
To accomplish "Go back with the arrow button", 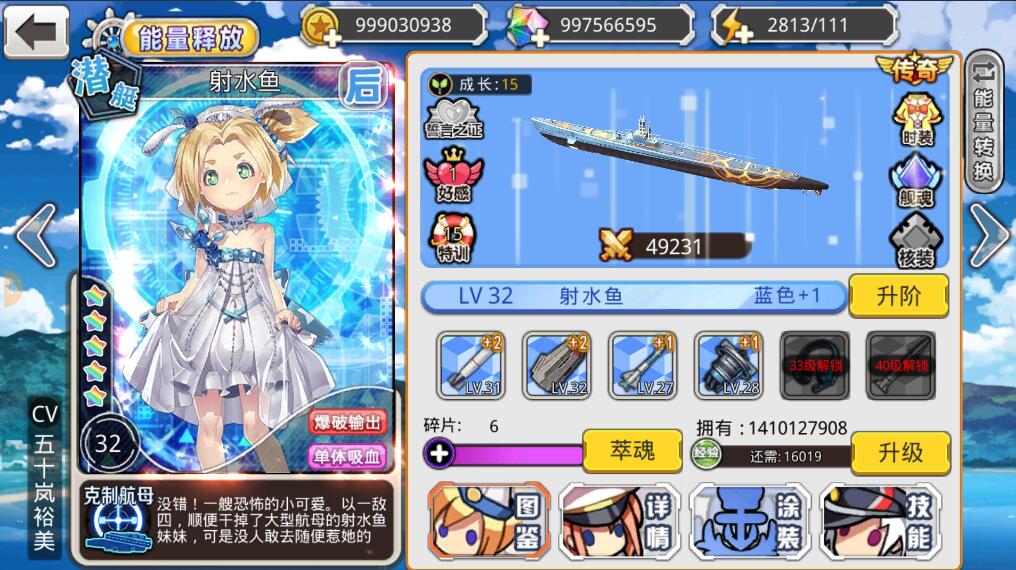I will point(36,32).
